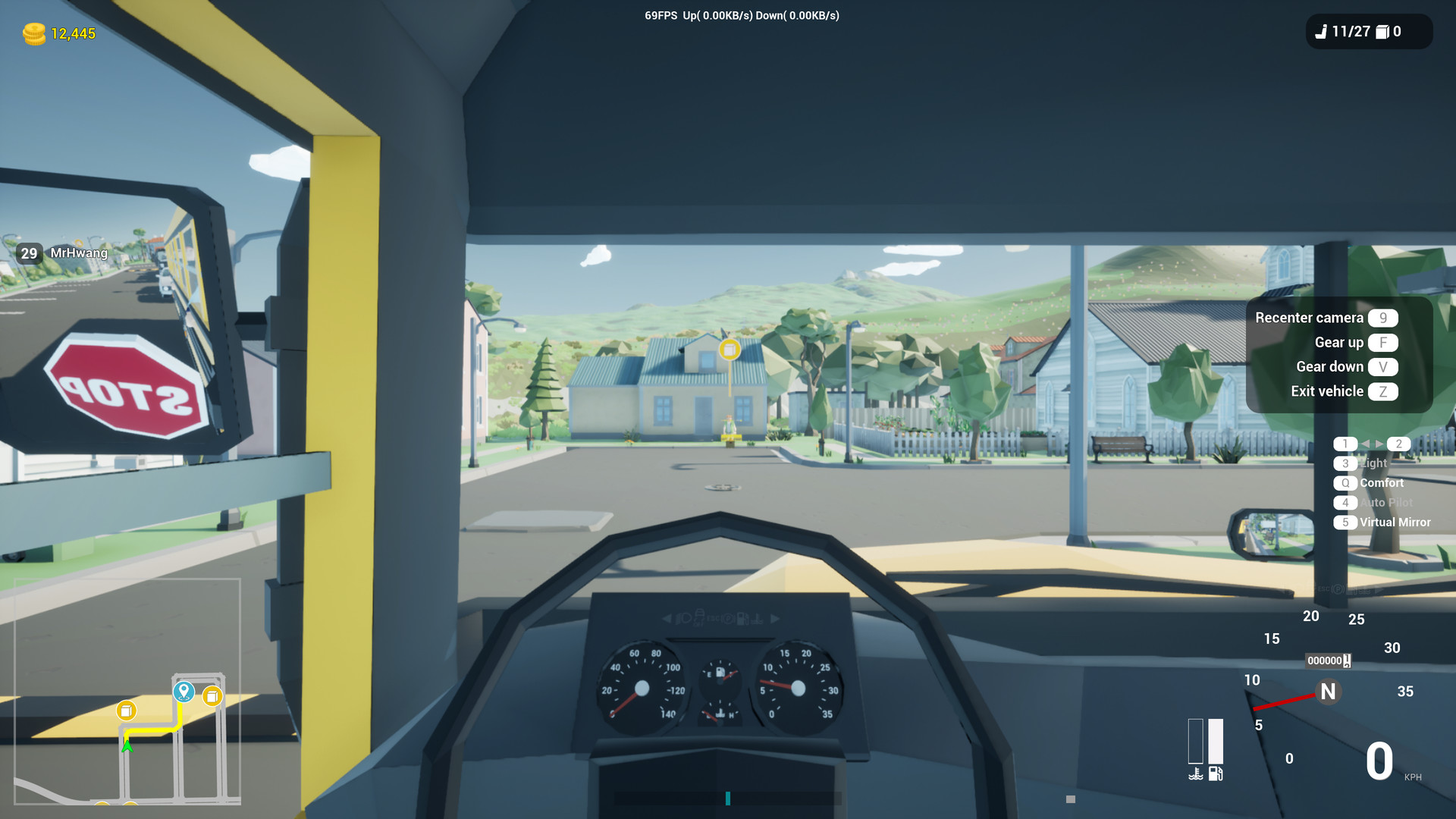Image resolution: width=1456 pixels, height=819 pixels.
Task: Click the compass N indicator on the dashboard
Action: [x=1329, y=692]
